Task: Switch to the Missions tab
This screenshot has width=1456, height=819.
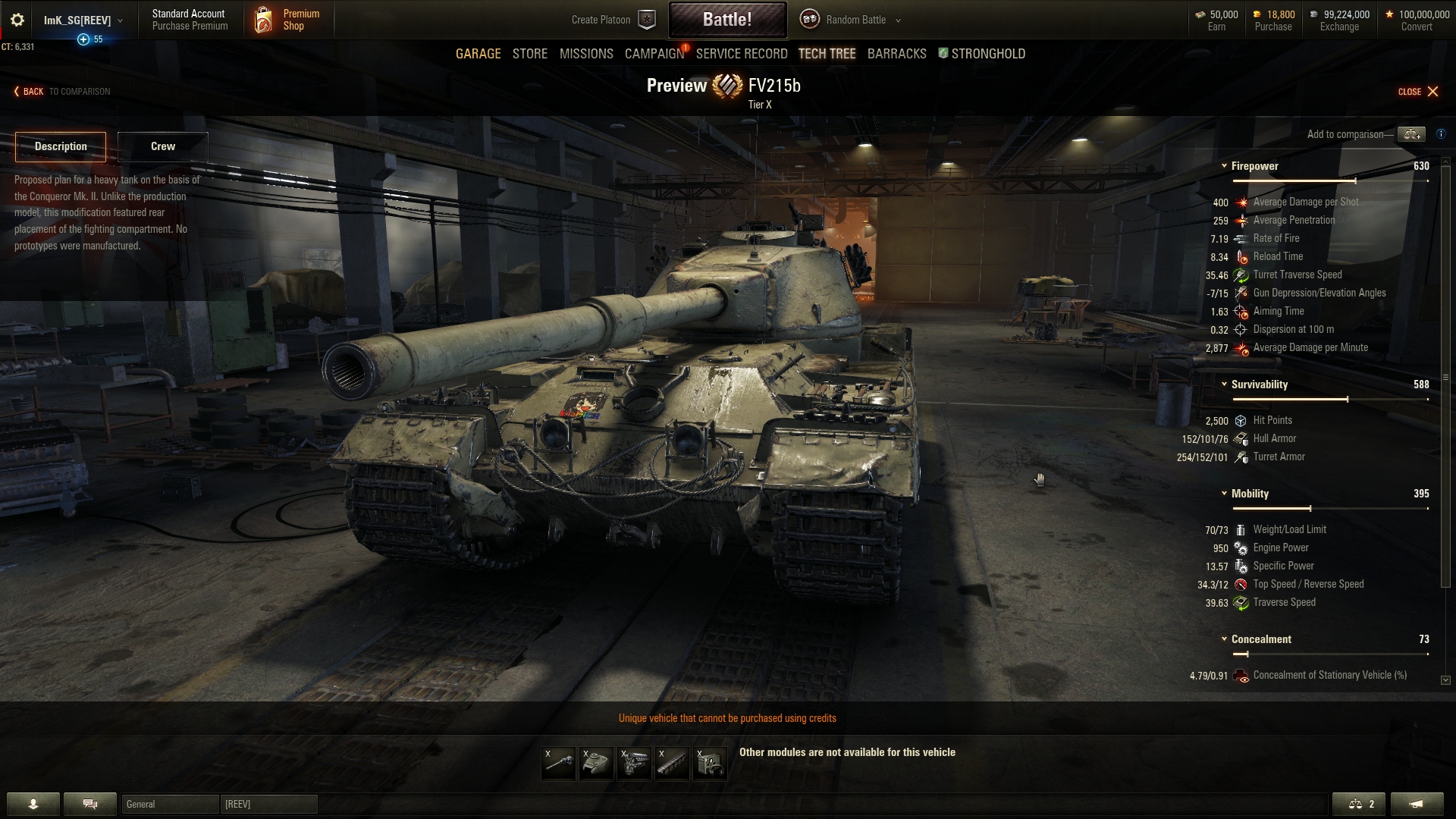Action: [586, 54]
